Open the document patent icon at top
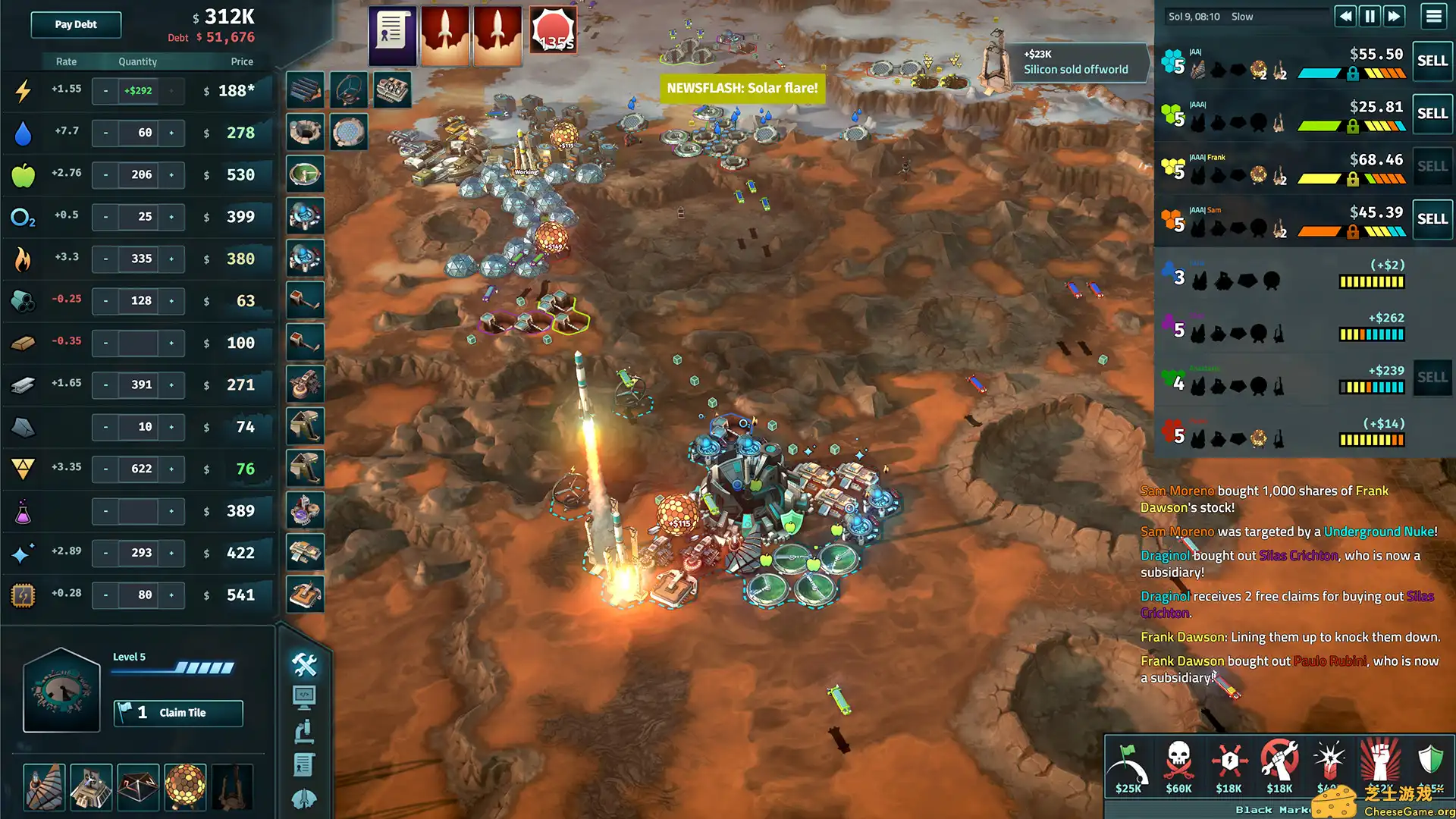The width and height of the screenshot is (1456, 819). coord(392,34)
